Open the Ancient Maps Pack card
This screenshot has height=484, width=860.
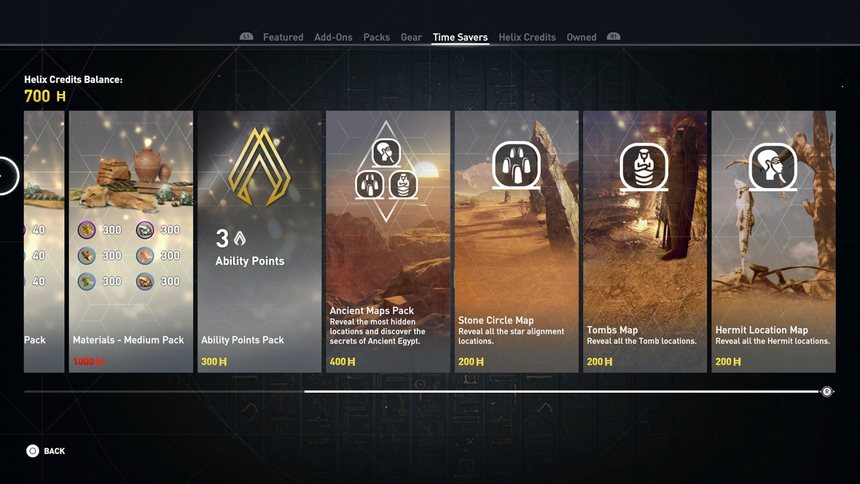[x=388, y=241]
